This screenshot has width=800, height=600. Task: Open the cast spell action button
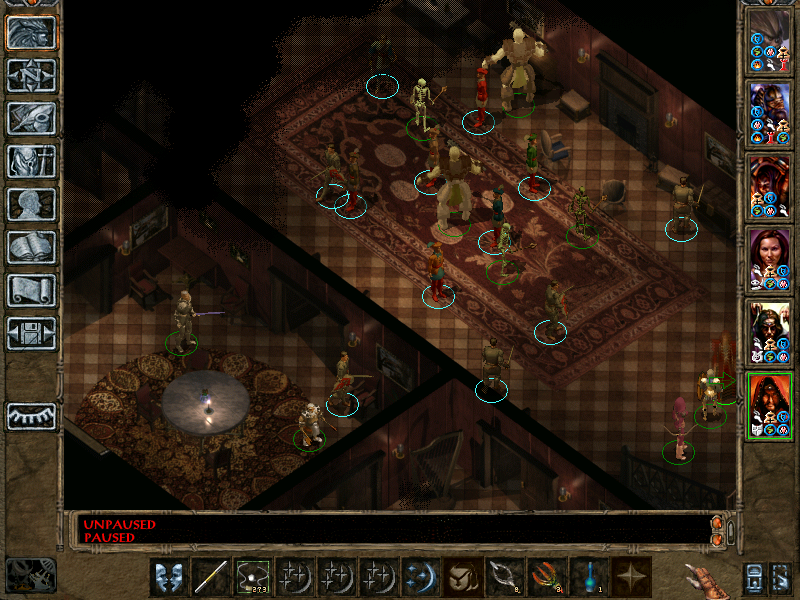[x=417, y=577]
